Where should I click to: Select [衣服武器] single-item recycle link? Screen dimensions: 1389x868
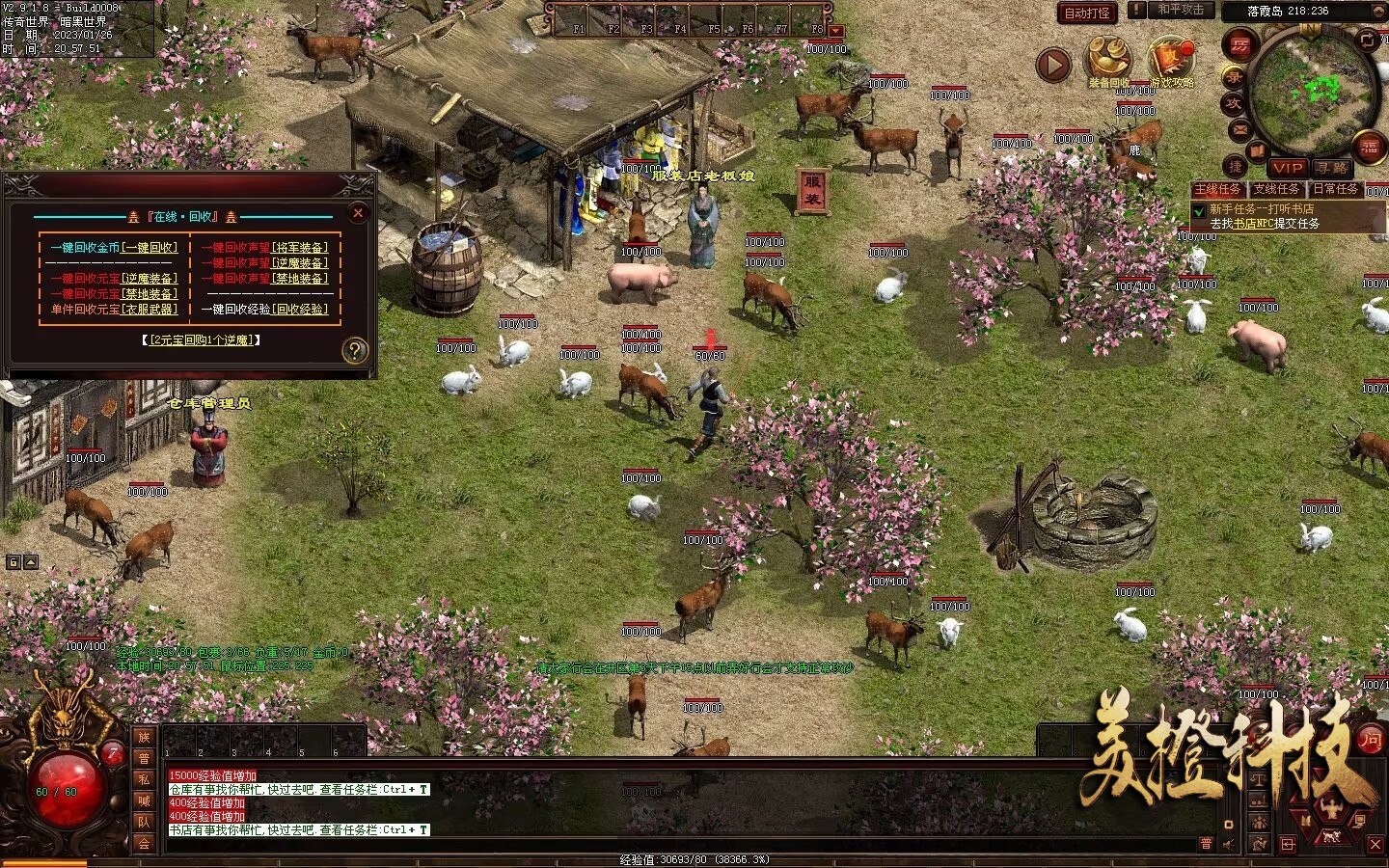click(150, 310)
